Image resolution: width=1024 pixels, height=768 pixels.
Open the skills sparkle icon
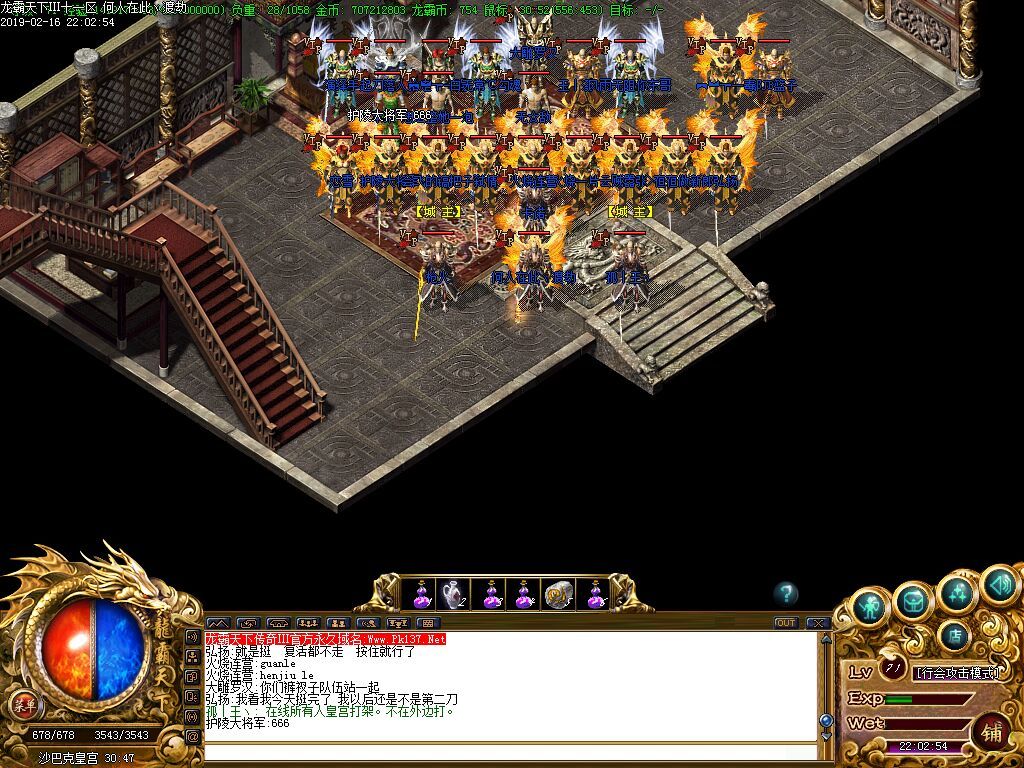coord(958,591)
